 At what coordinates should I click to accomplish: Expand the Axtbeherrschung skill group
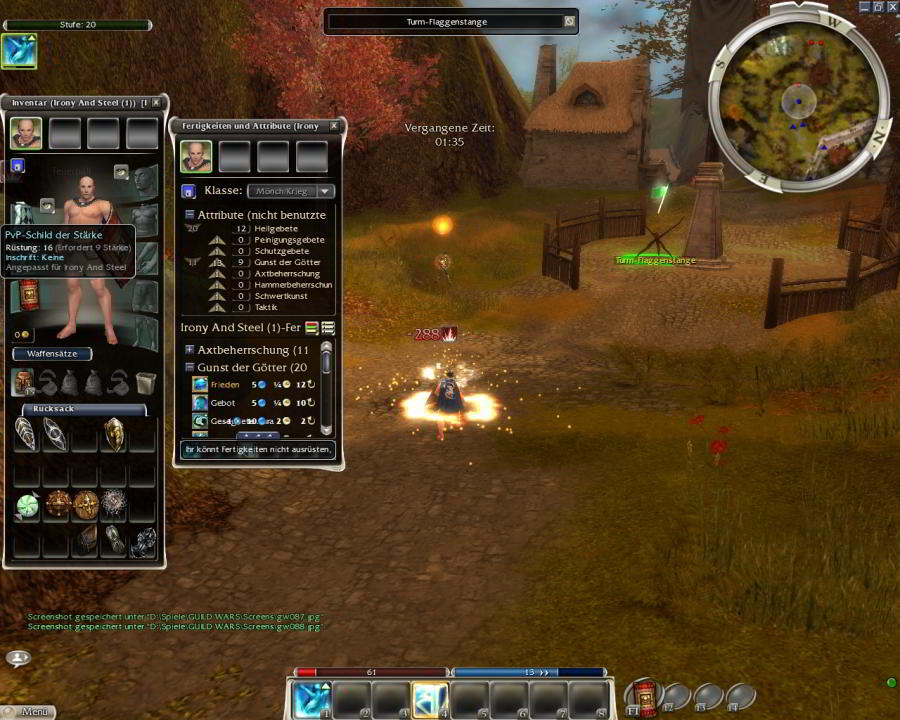(x=189, y=350)
